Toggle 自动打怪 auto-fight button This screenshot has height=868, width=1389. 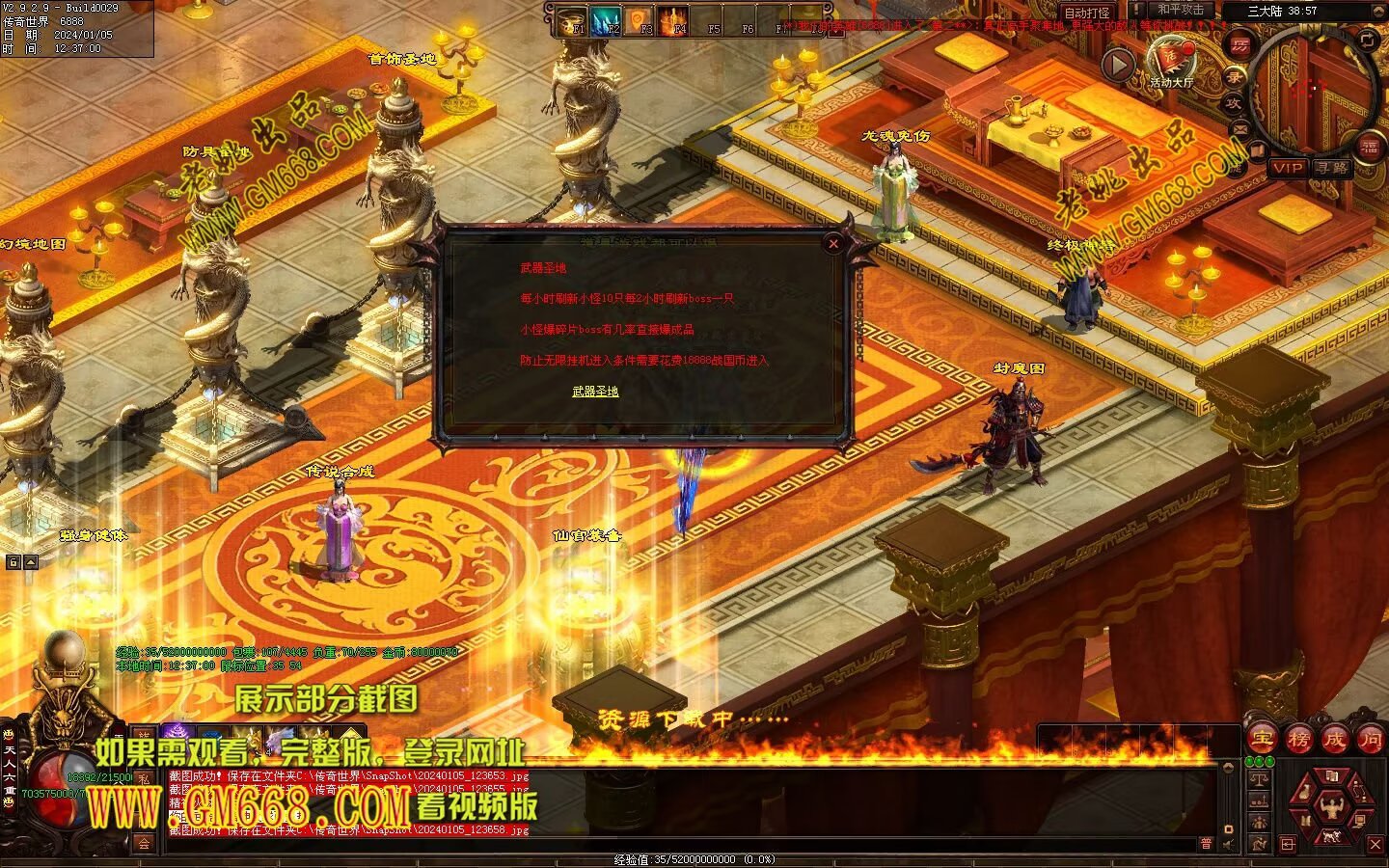1086,14
